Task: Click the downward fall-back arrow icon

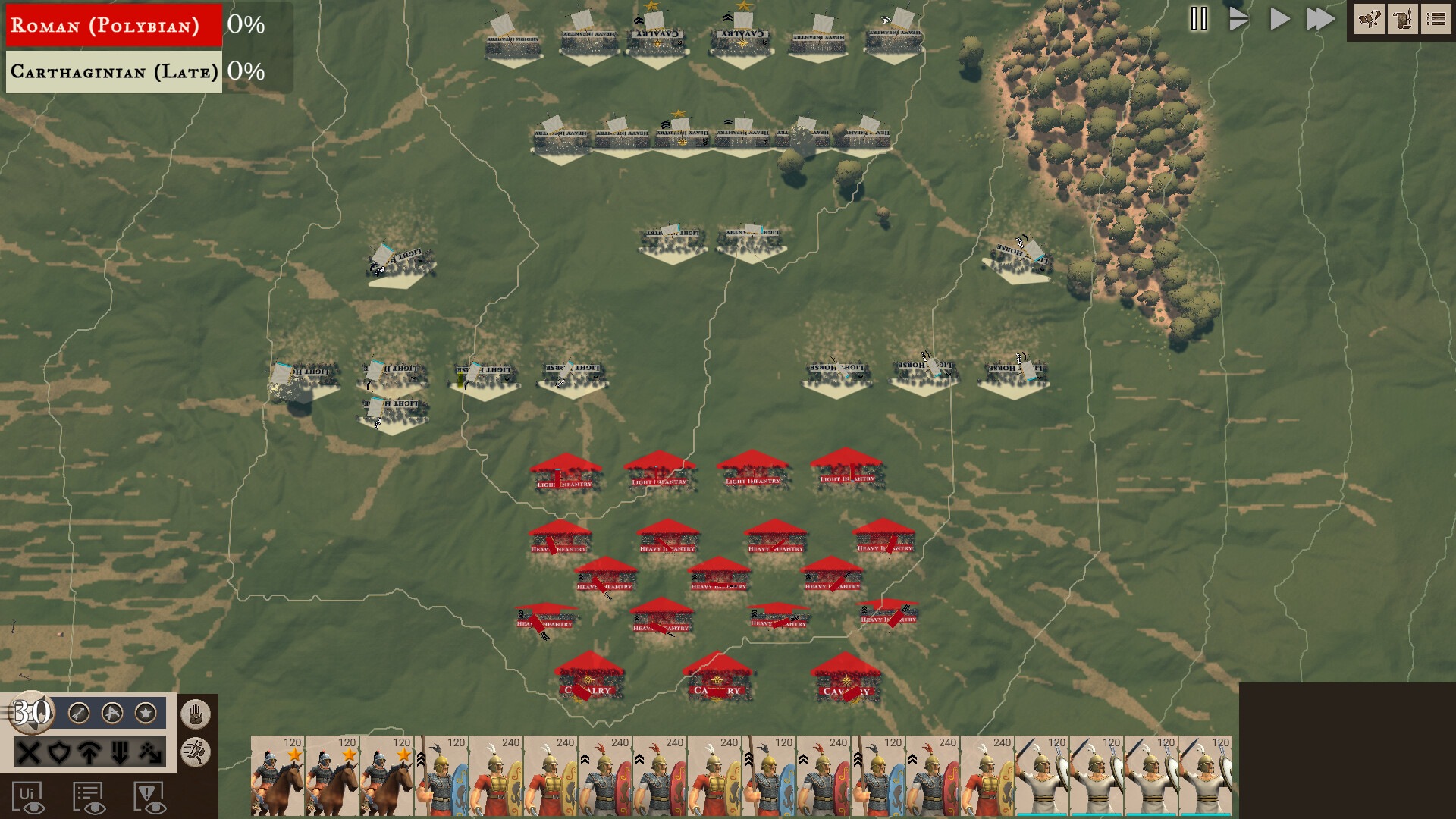Action: [x=119, y=753]
